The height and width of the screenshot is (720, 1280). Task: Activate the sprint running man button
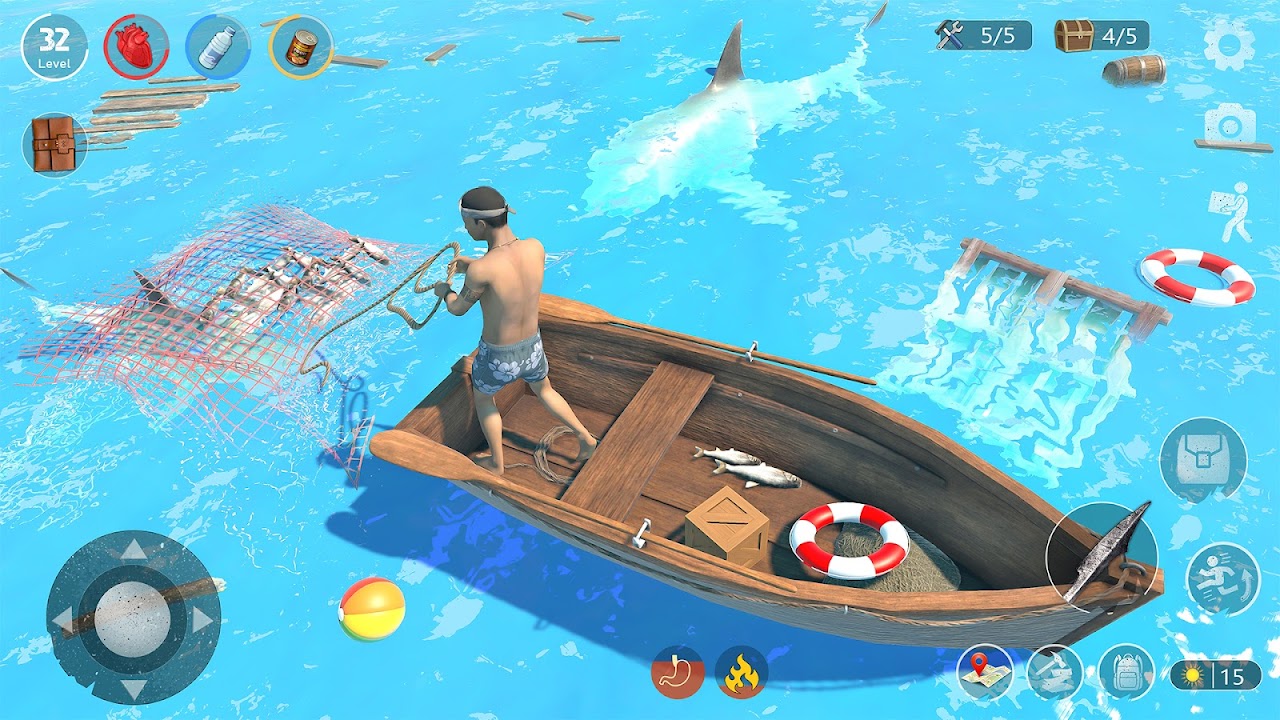1222,578
